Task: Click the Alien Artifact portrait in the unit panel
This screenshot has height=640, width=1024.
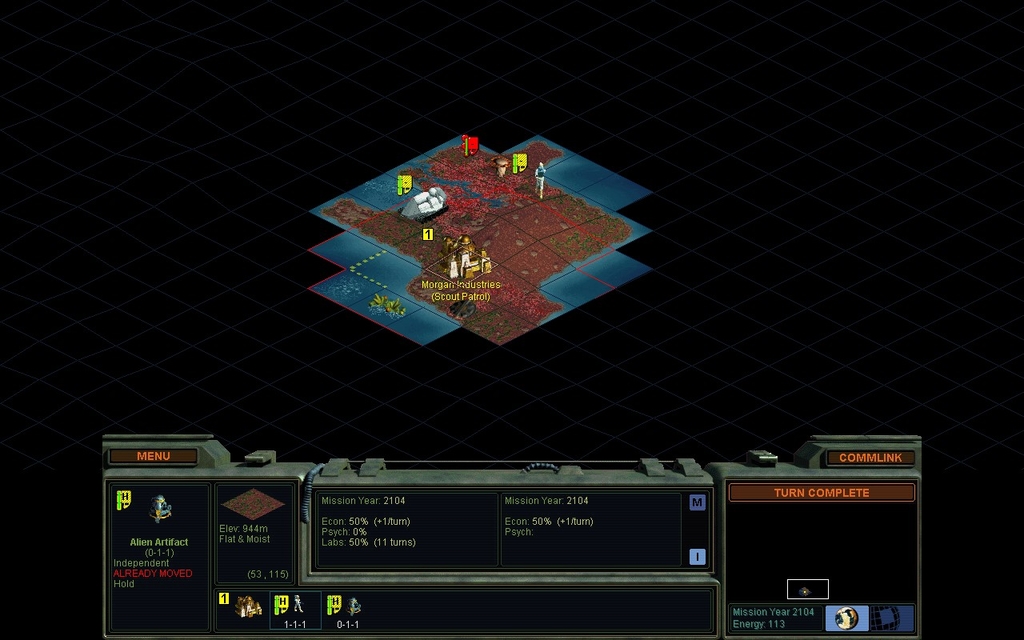Action: coord(161,509)
